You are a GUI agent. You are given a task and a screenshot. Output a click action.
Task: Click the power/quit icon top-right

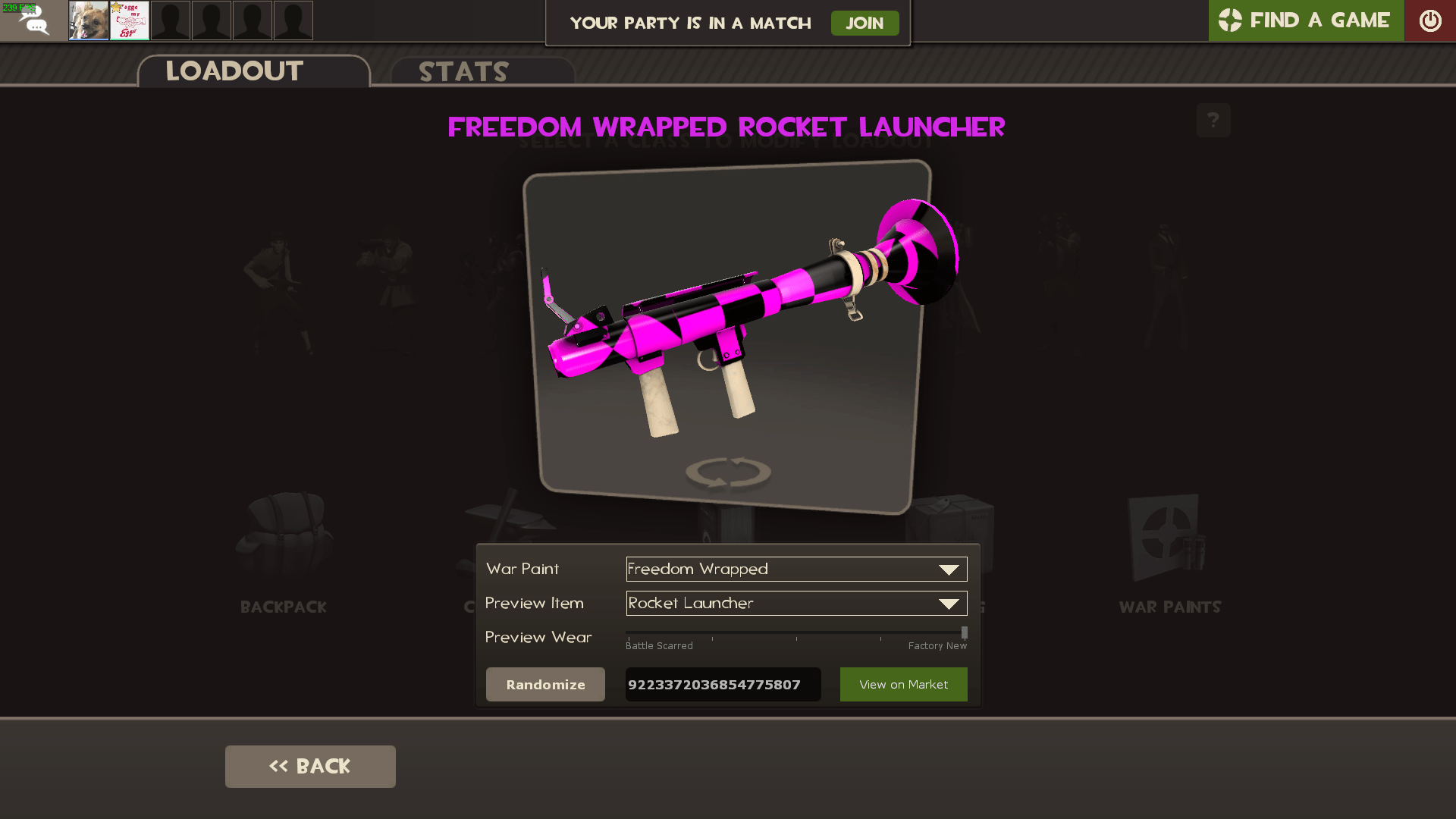(x=1430, y=20)
